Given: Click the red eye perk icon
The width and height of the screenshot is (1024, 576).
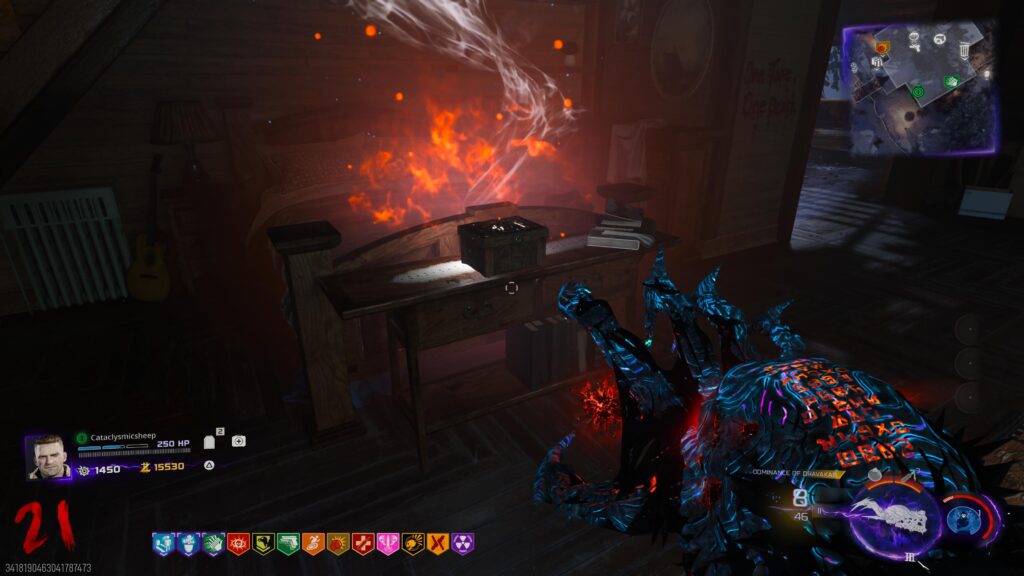Looking at the screenshot, I should click(x=238, y=544).
